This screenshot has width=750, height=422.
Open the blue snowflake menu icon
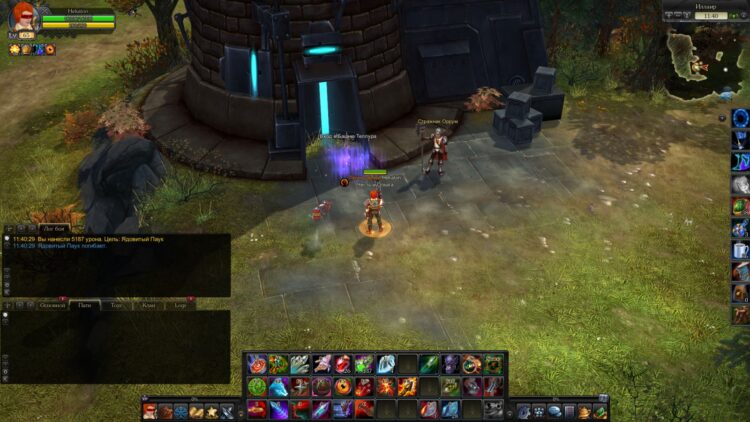(x=181, y=411)
